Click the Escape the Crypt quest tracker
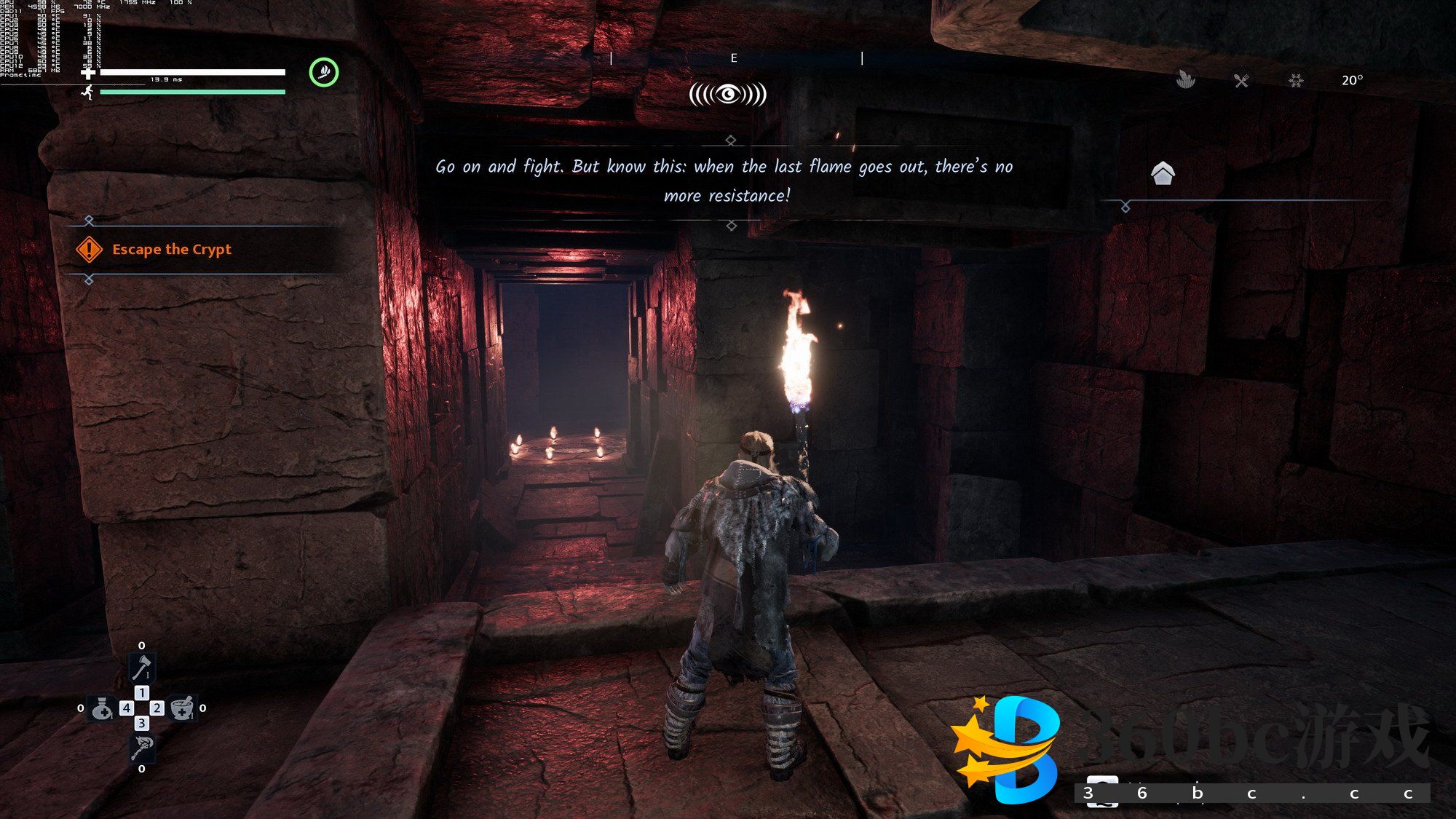Screen dimensions: 1456x819 point(171,250)
